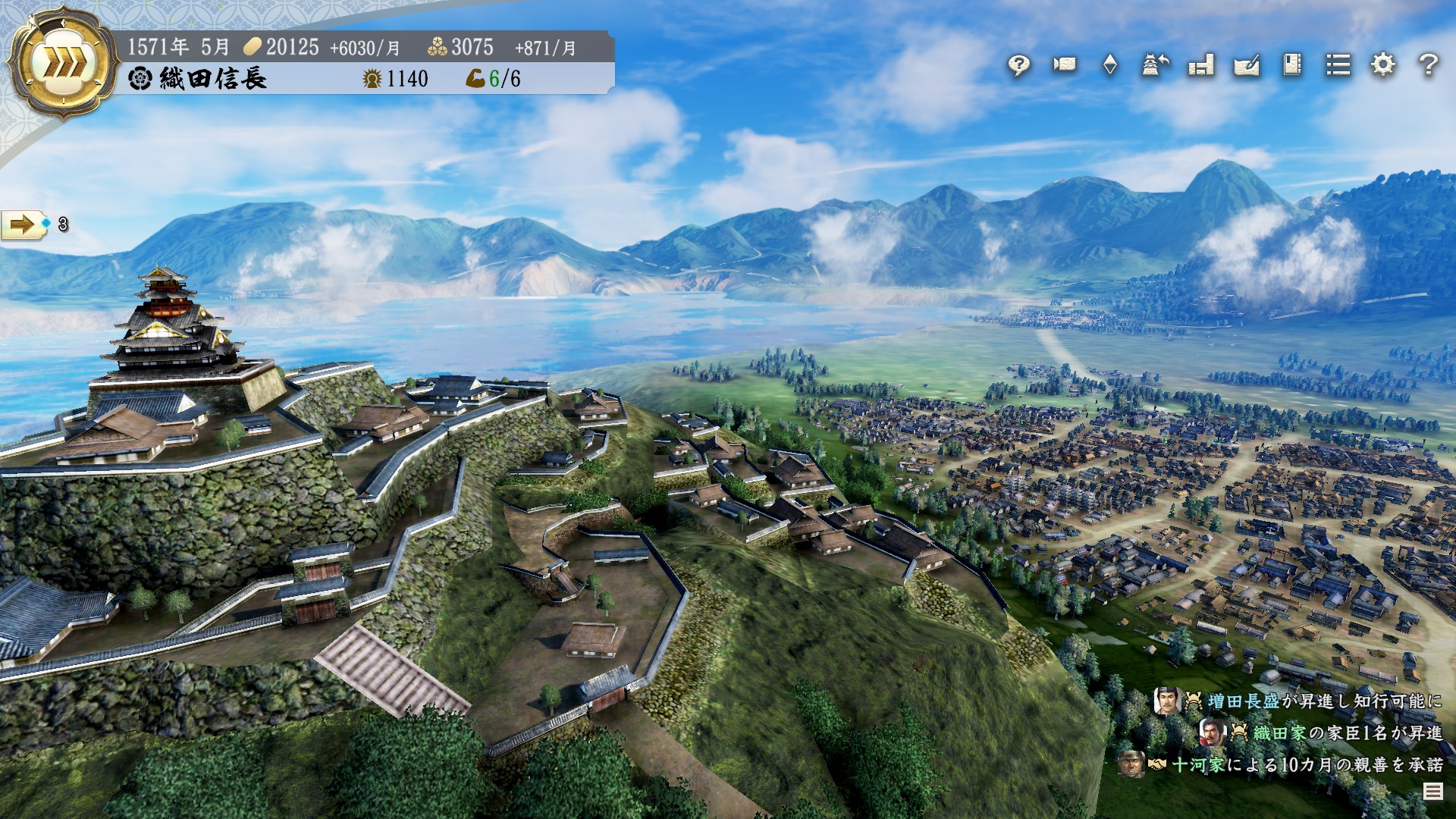Open help with the plain question mark
Image resolution: width=1456 pixels, height=819 pixels.
pyautogui.click(x=1428, y=65)
